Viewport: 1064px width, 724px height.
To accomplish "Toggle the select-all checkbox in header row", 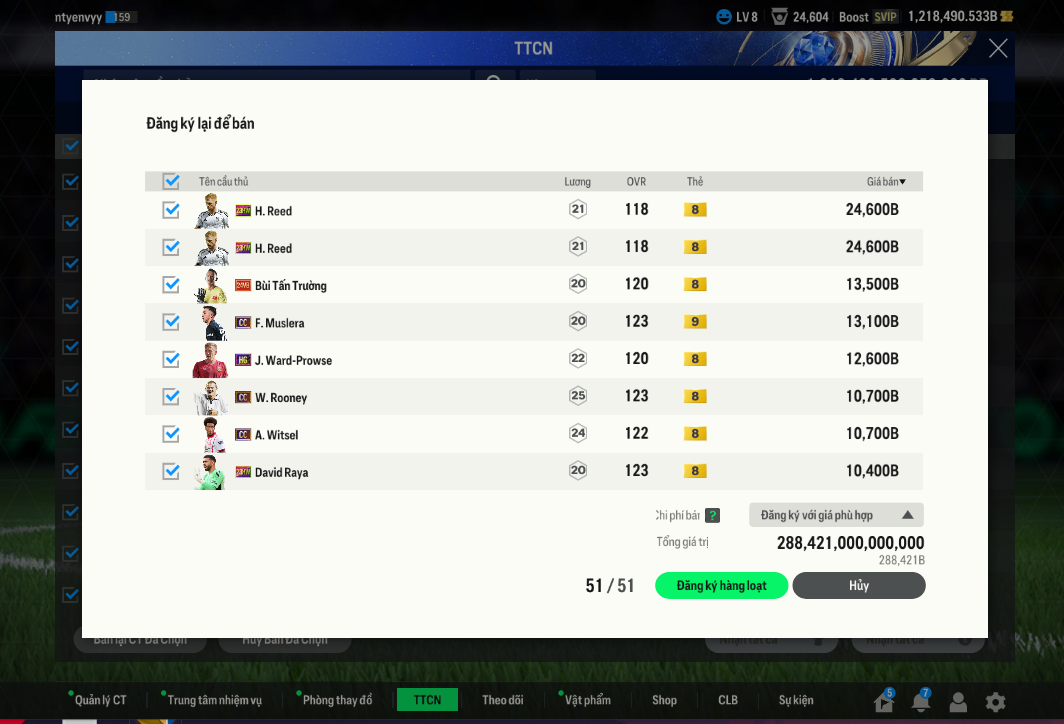I will (171, 181).
